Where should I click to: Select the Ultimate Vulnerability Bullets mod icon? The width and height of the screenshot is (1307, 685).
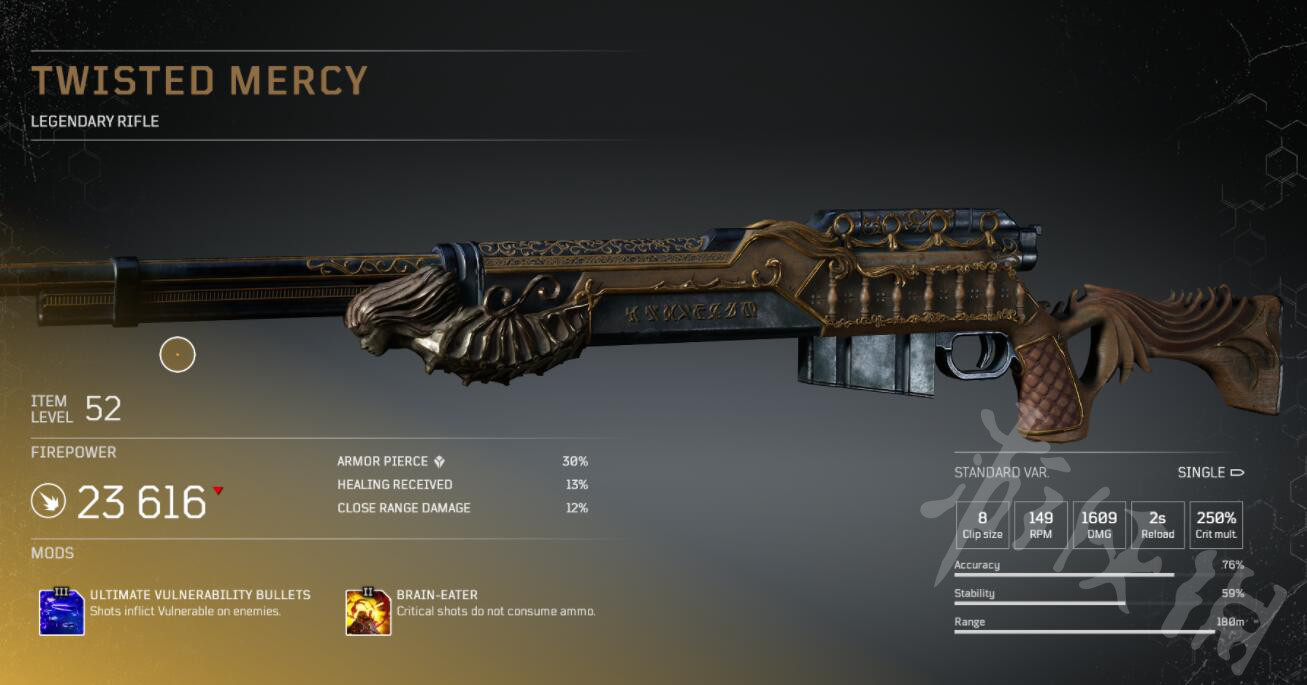61,611
